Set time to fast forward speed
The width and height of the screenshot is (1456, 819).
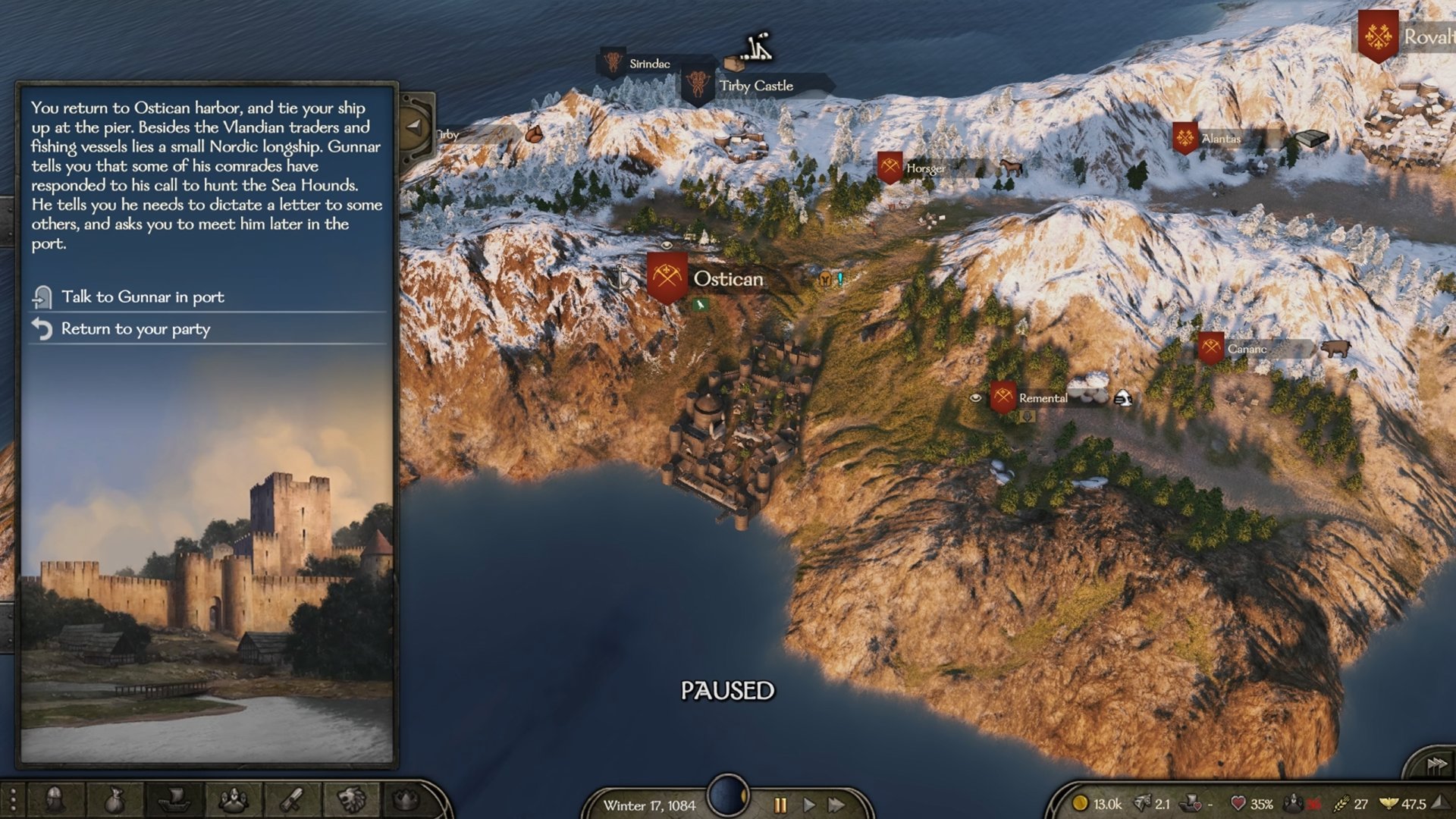(x=836, y=805)
